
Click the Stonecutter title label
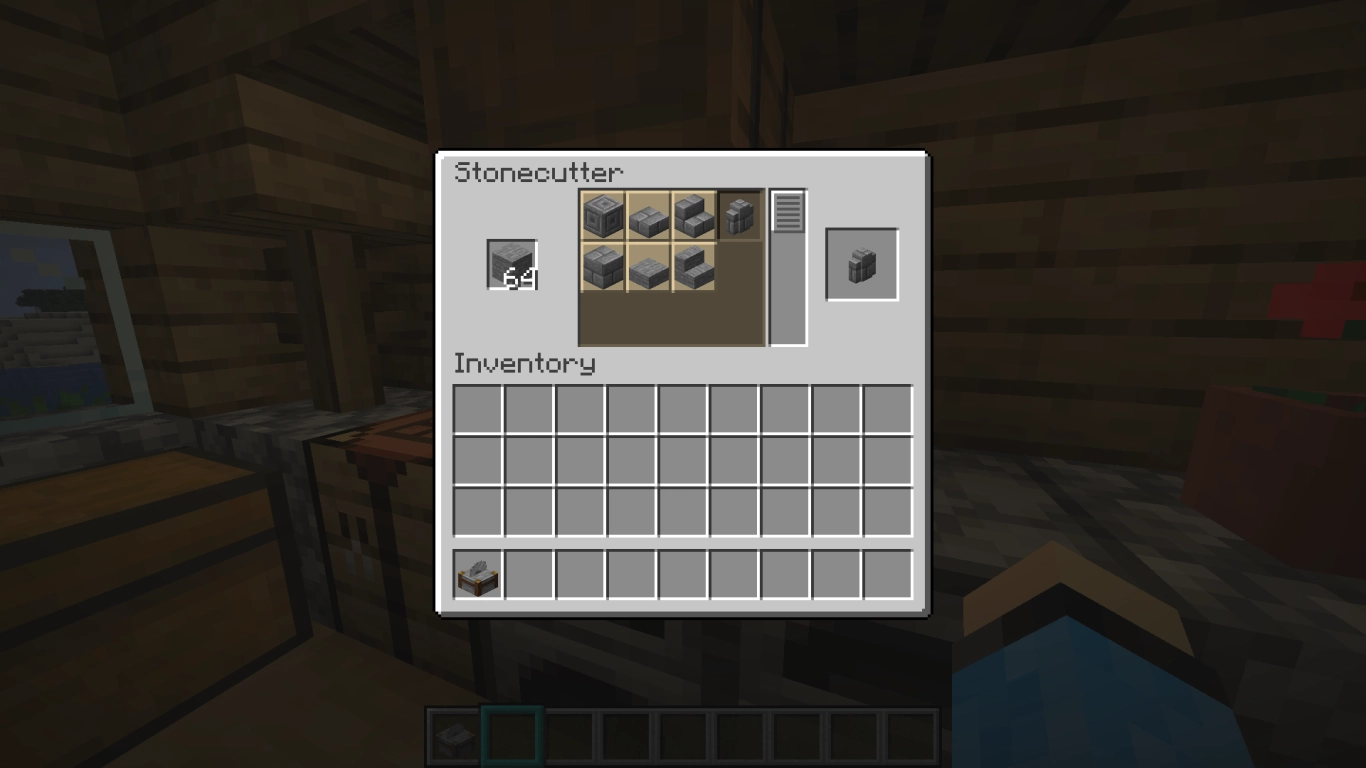pos(538,172)
